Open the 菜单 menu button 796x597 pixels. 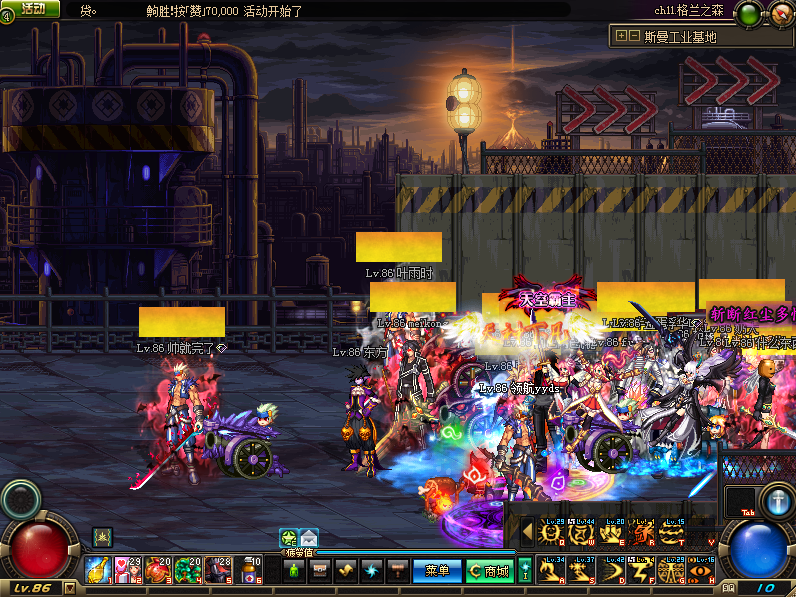pos(437,571)
